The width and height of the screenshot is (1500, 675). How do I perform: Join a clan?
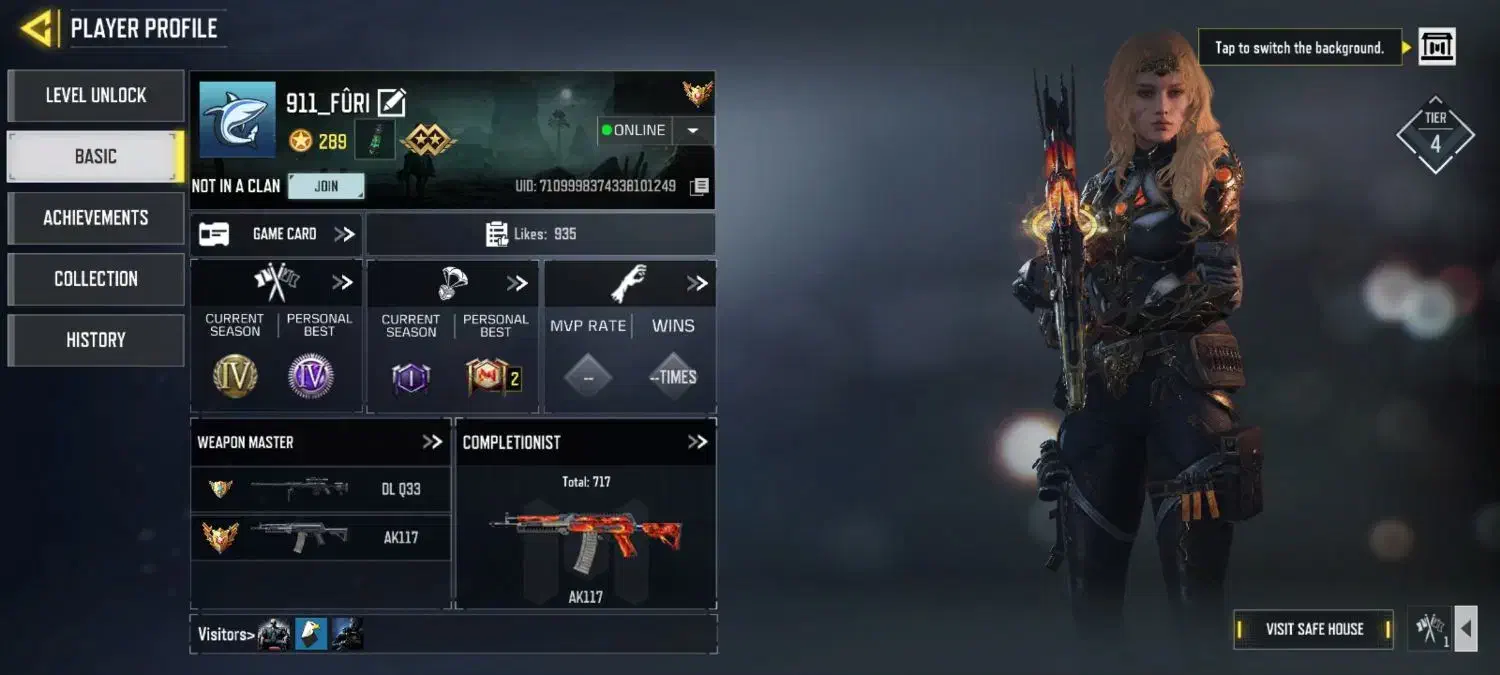point(326,186)
